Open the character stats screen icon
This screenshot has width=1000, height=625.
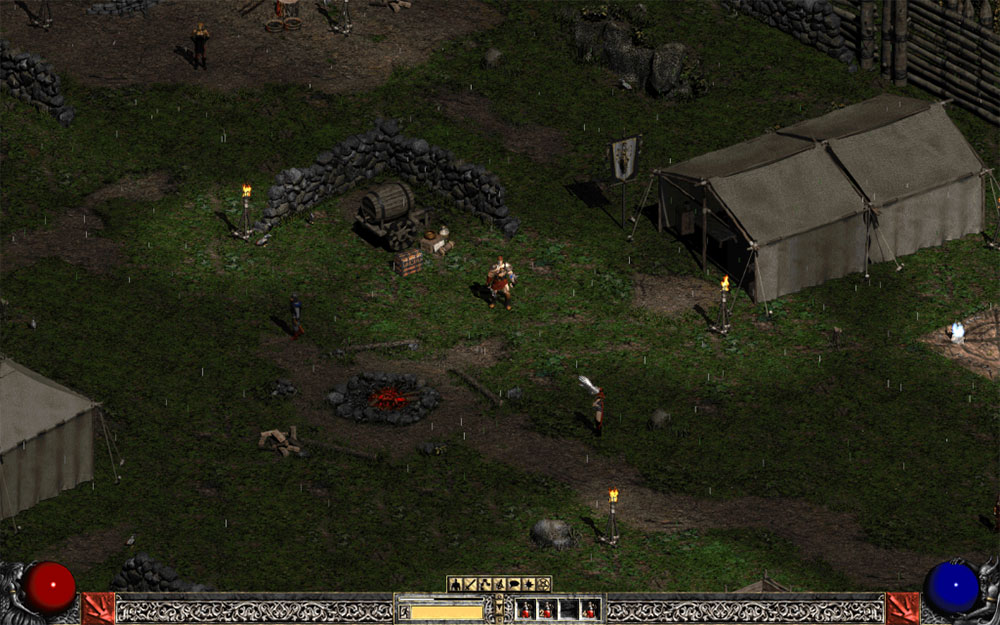coord(455,584)
